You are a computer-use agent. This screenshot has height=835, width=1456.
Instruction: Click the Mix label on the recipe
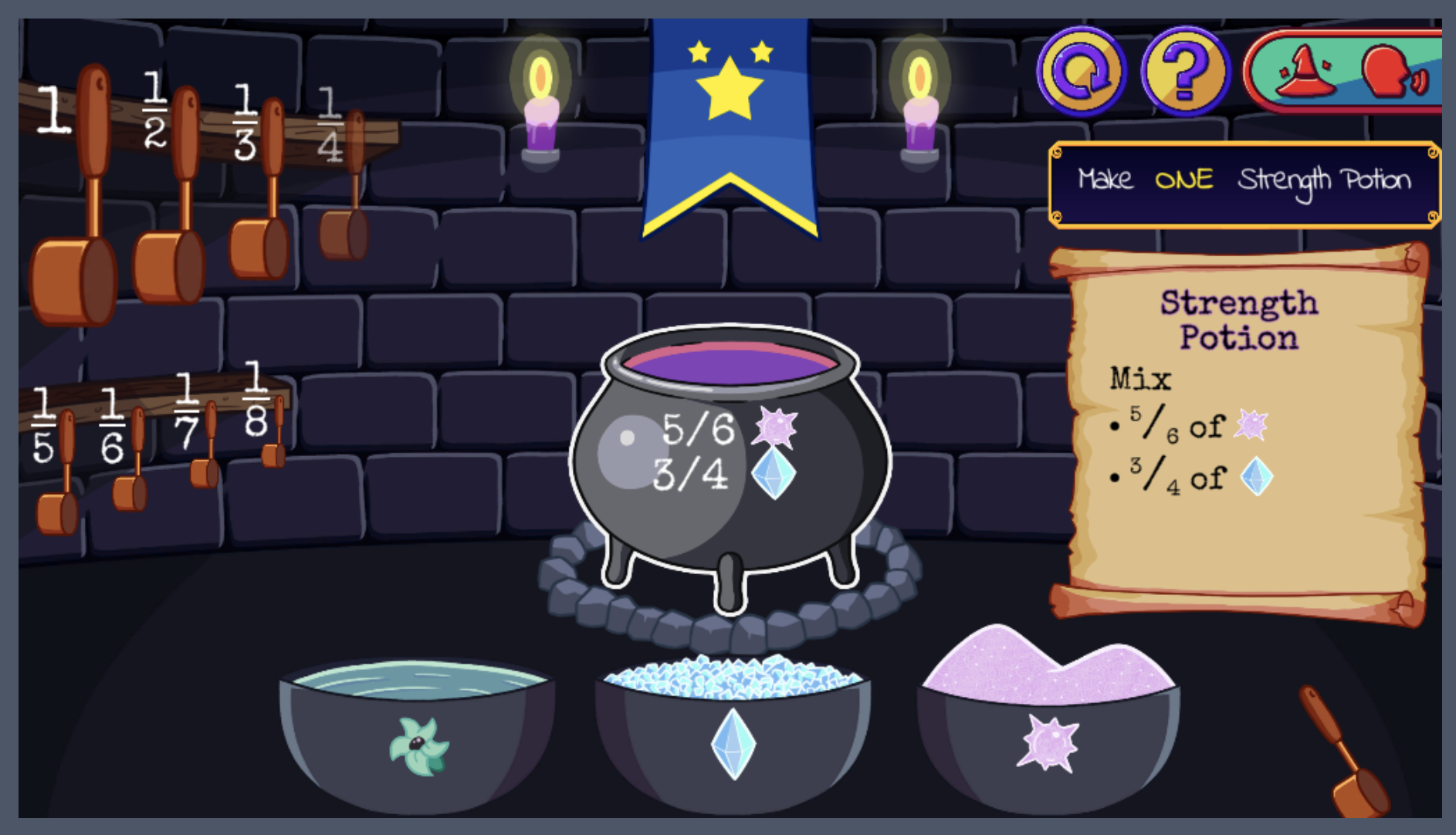1140,378
